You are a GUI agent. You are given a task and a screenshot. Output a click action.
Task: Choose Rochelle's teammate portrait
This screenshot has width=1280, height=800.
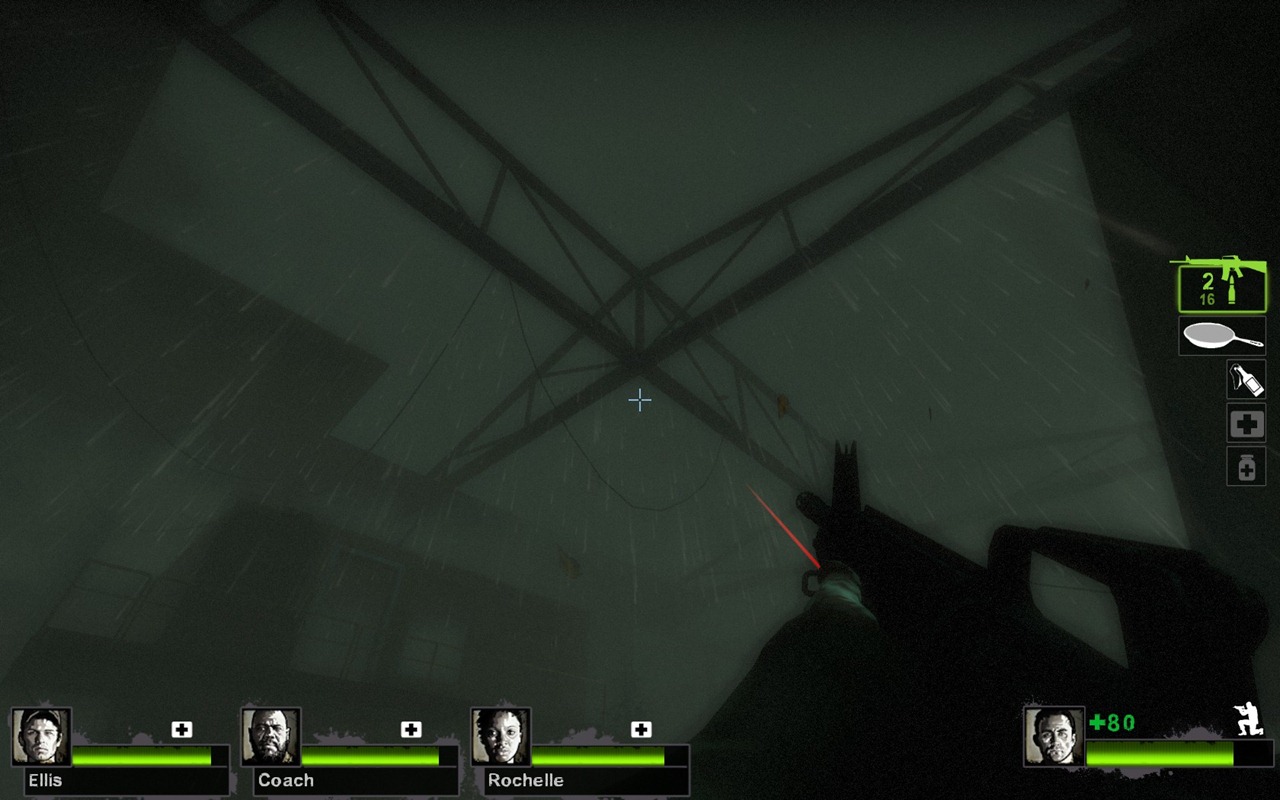coord(501,737)
